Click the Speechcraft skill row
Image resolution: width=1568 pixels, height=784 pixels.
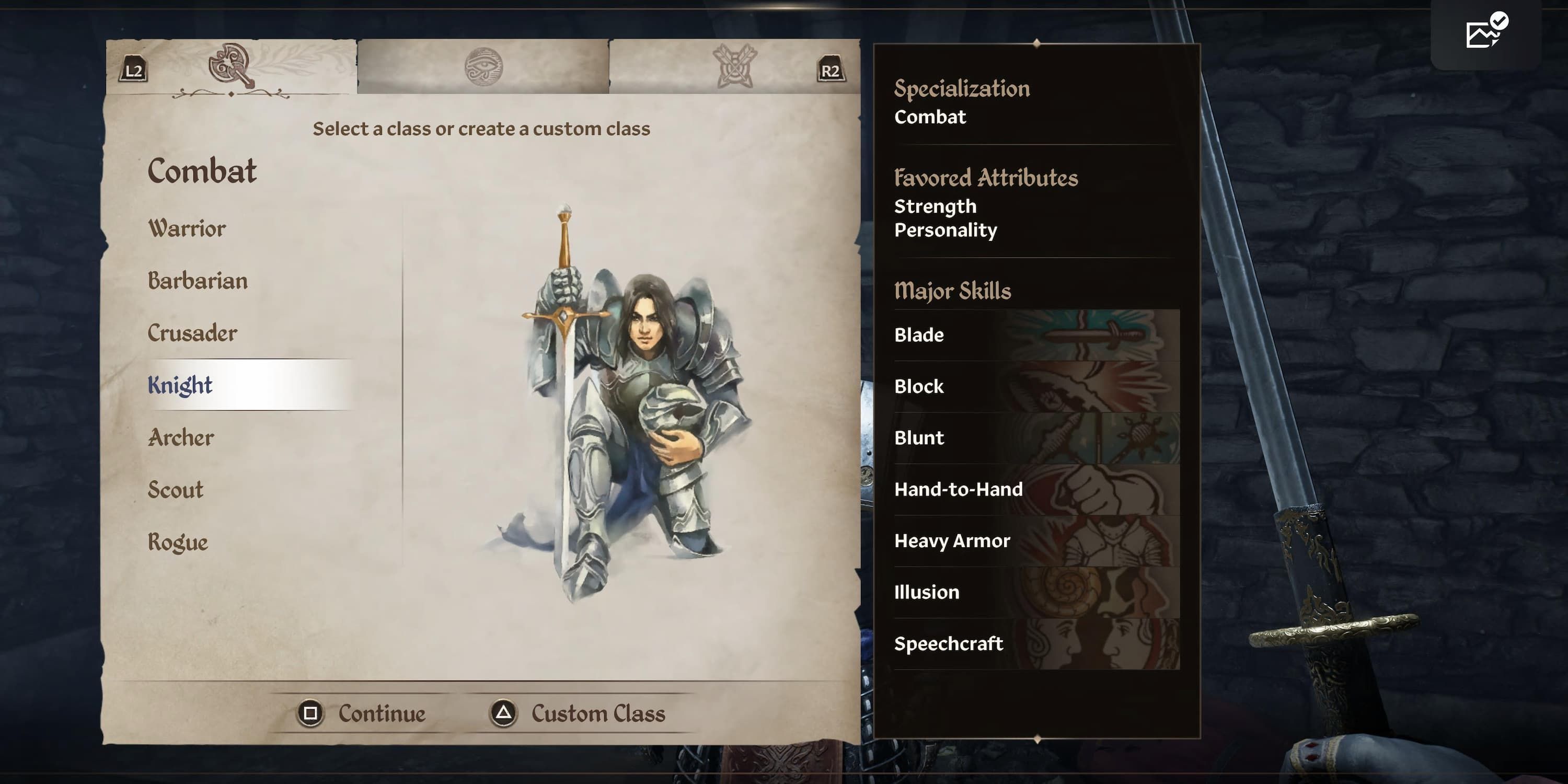(1036, 644)
